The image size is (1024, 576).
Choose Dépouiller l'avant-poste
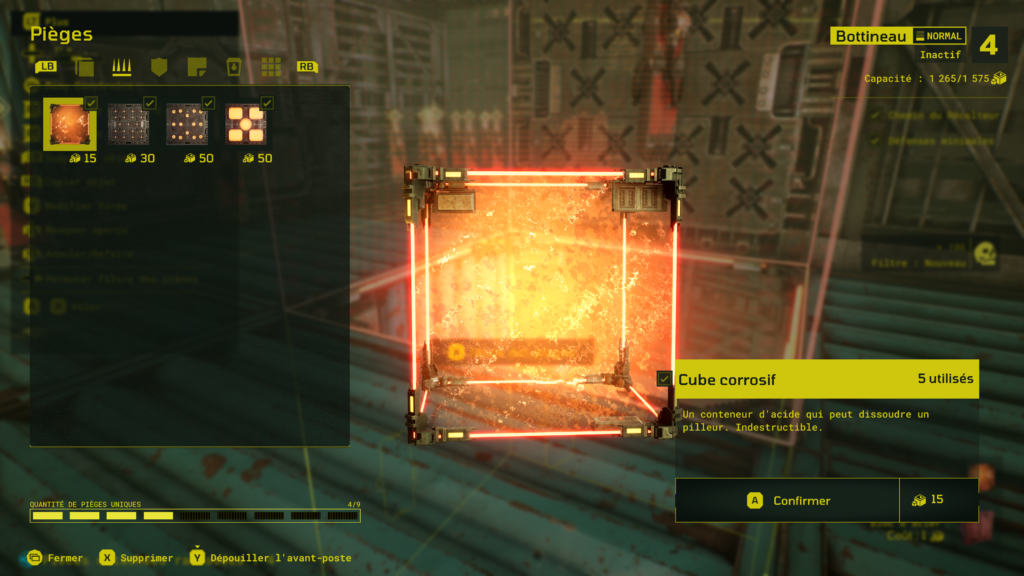click(x=270, y=558)
